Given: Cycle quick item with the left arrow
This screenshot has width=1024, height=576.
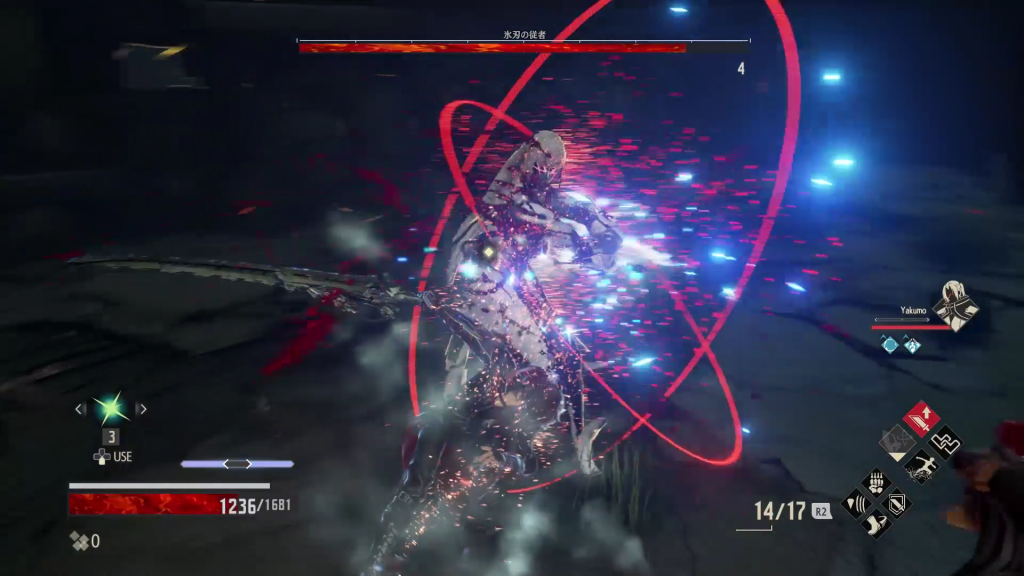Looking at the screenshot, I should coord(80,408).
